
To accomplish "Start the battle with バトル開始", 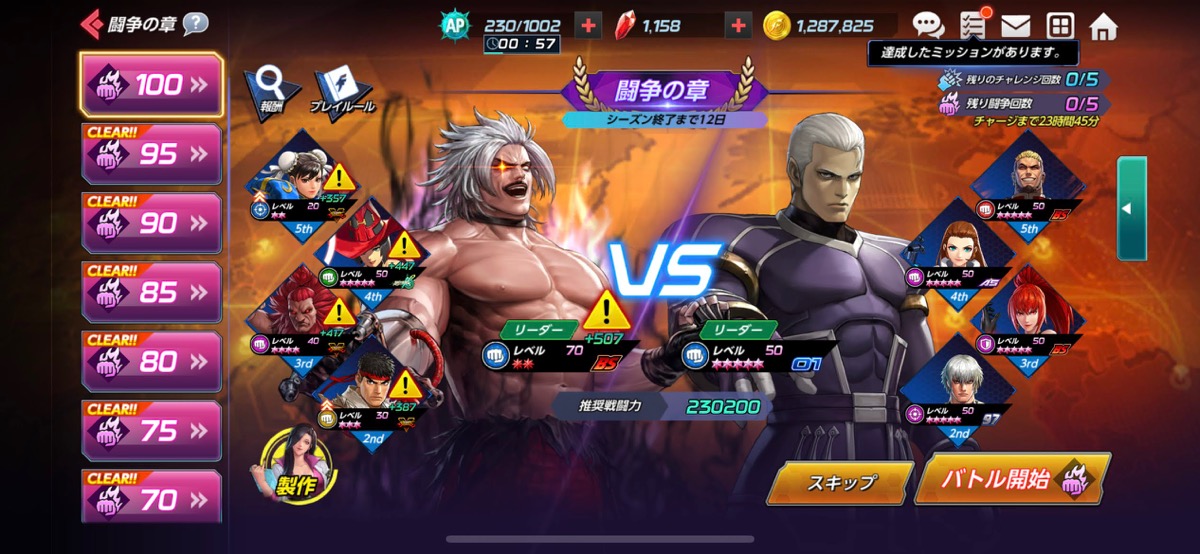I will 1011,479.
